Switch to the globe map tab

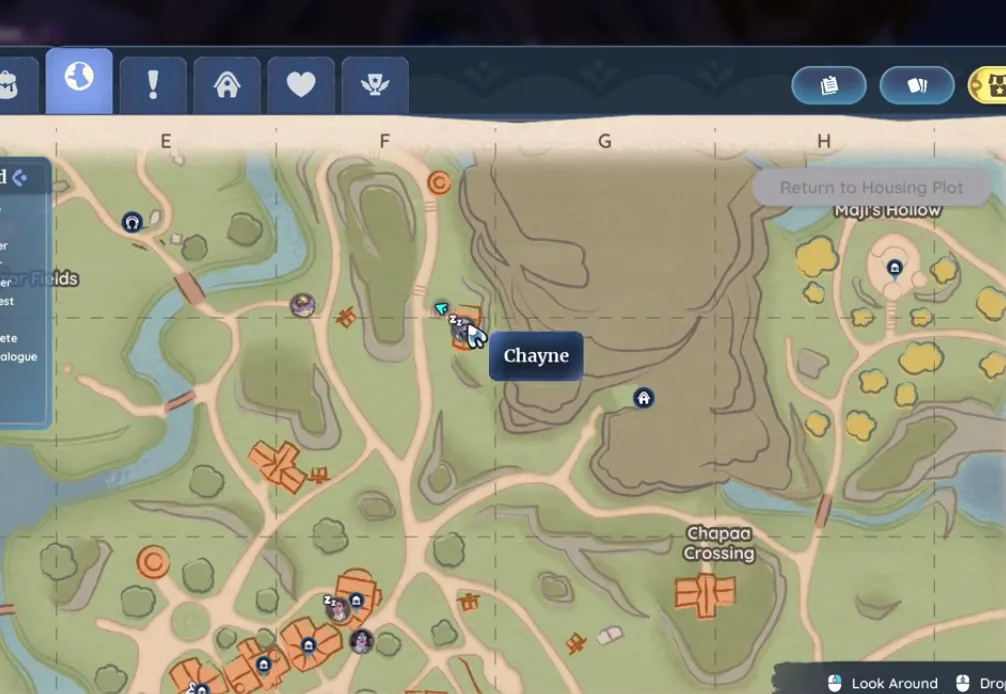[x=79, y=81]
